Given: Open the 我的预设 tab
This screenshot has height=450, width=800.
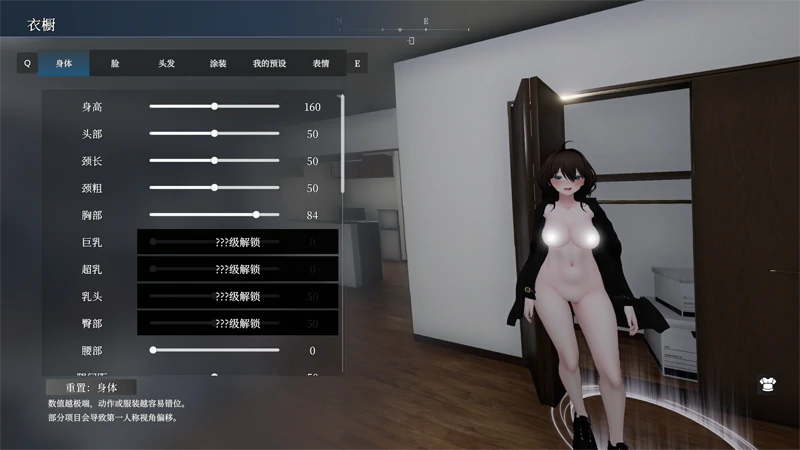Looking at the screenshot, I should coord(269,63).
